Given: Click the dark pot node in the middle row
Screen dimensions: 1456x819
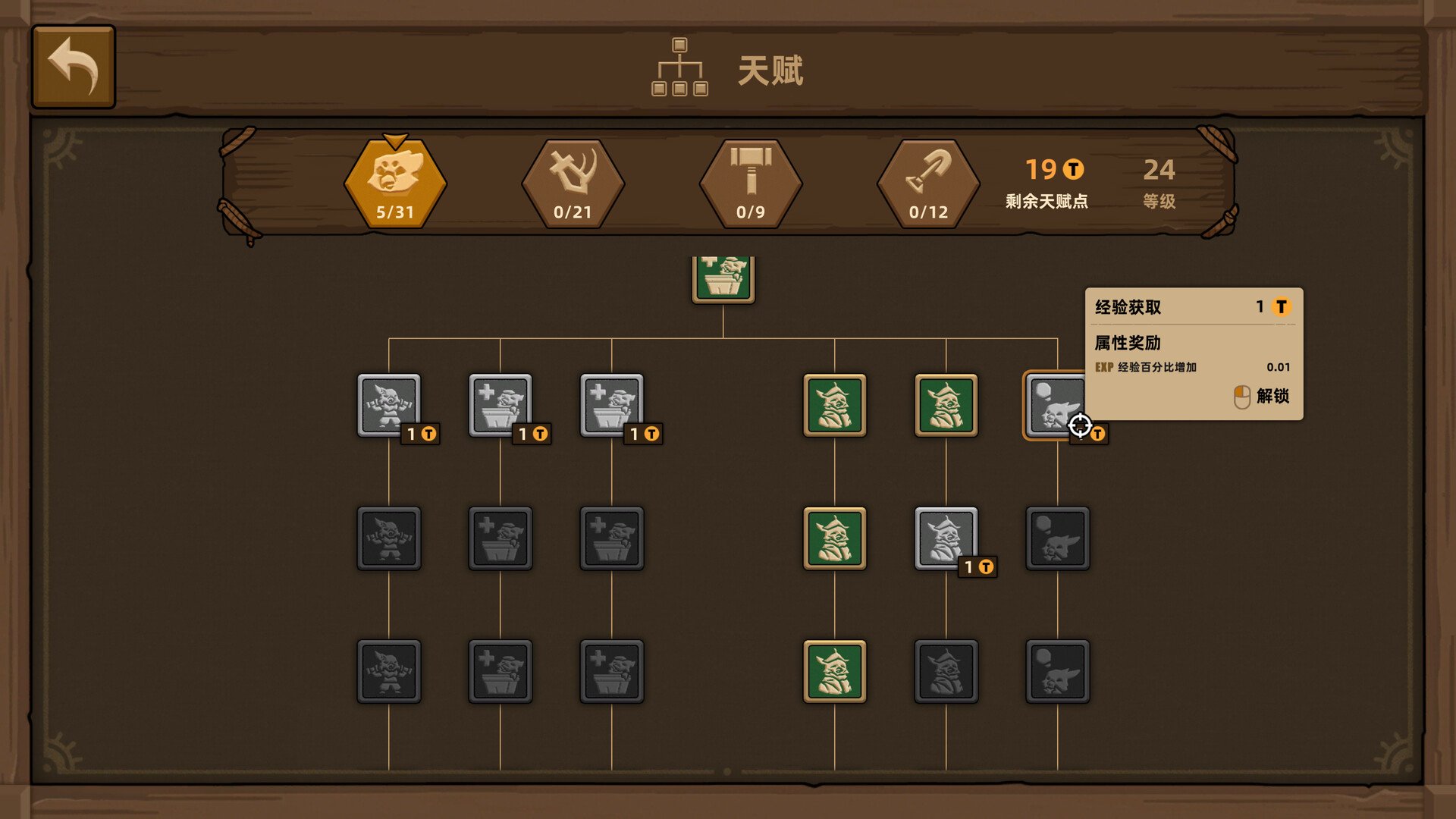Looking at the screenshot, I should click(x=500, y=538).
